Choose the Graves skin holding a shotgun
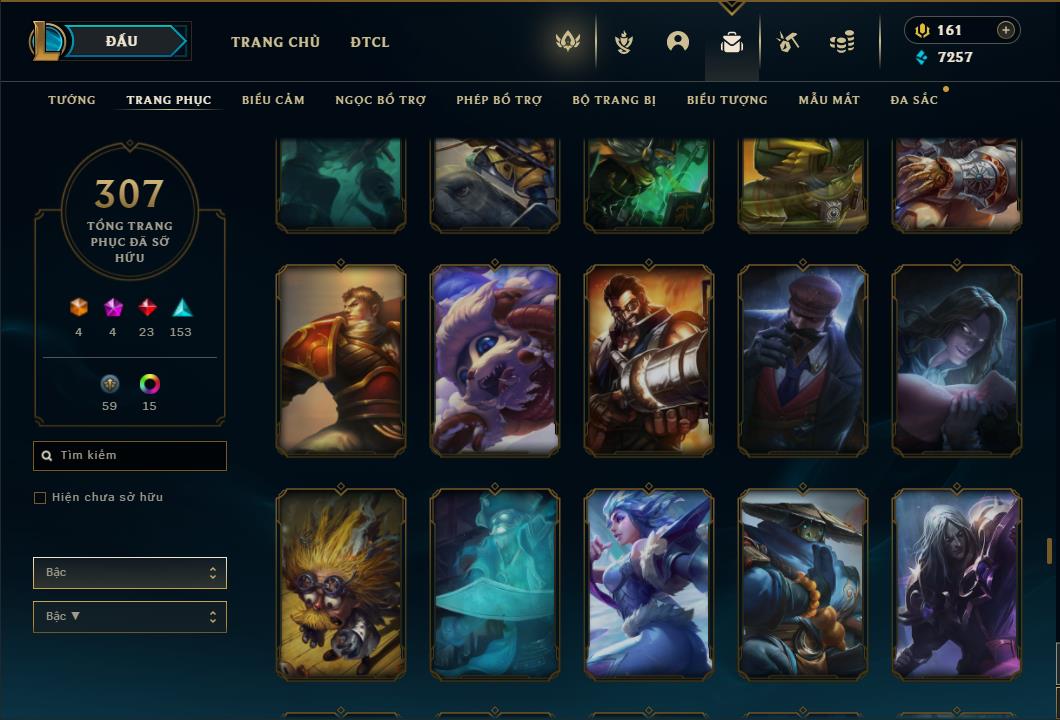 649,360
